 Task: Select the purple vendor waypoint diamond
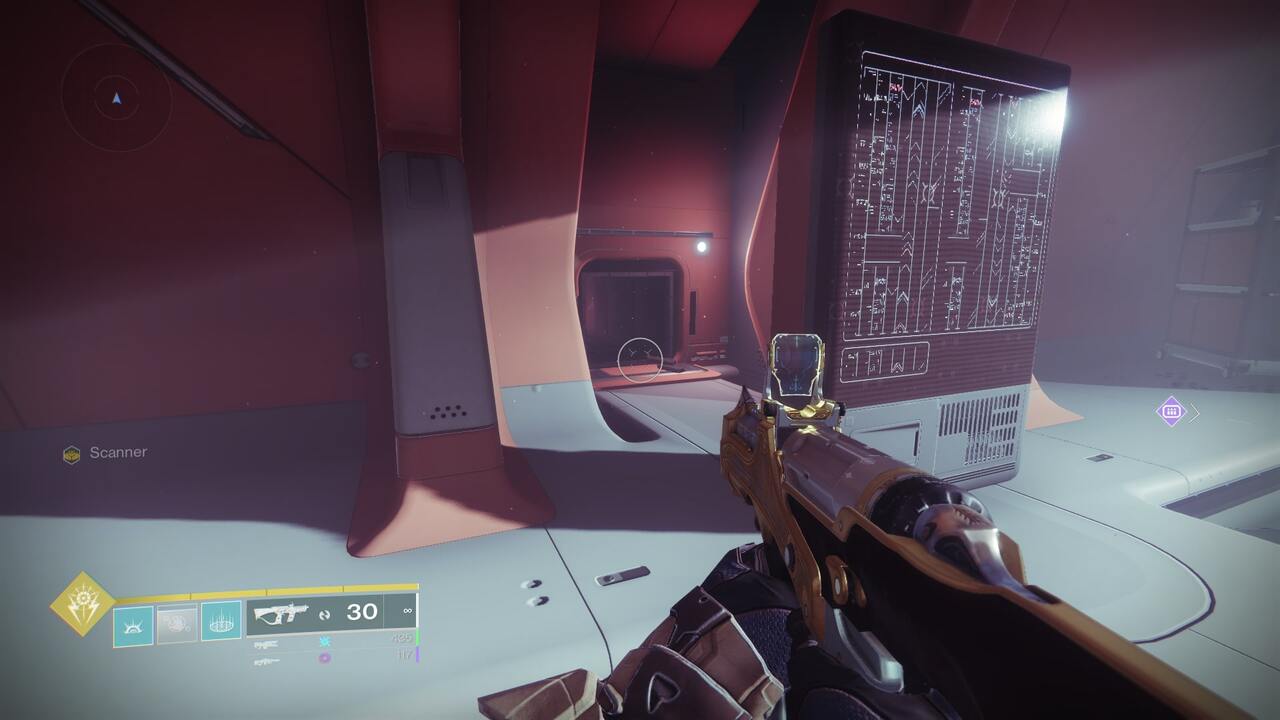click(1171, 410)
